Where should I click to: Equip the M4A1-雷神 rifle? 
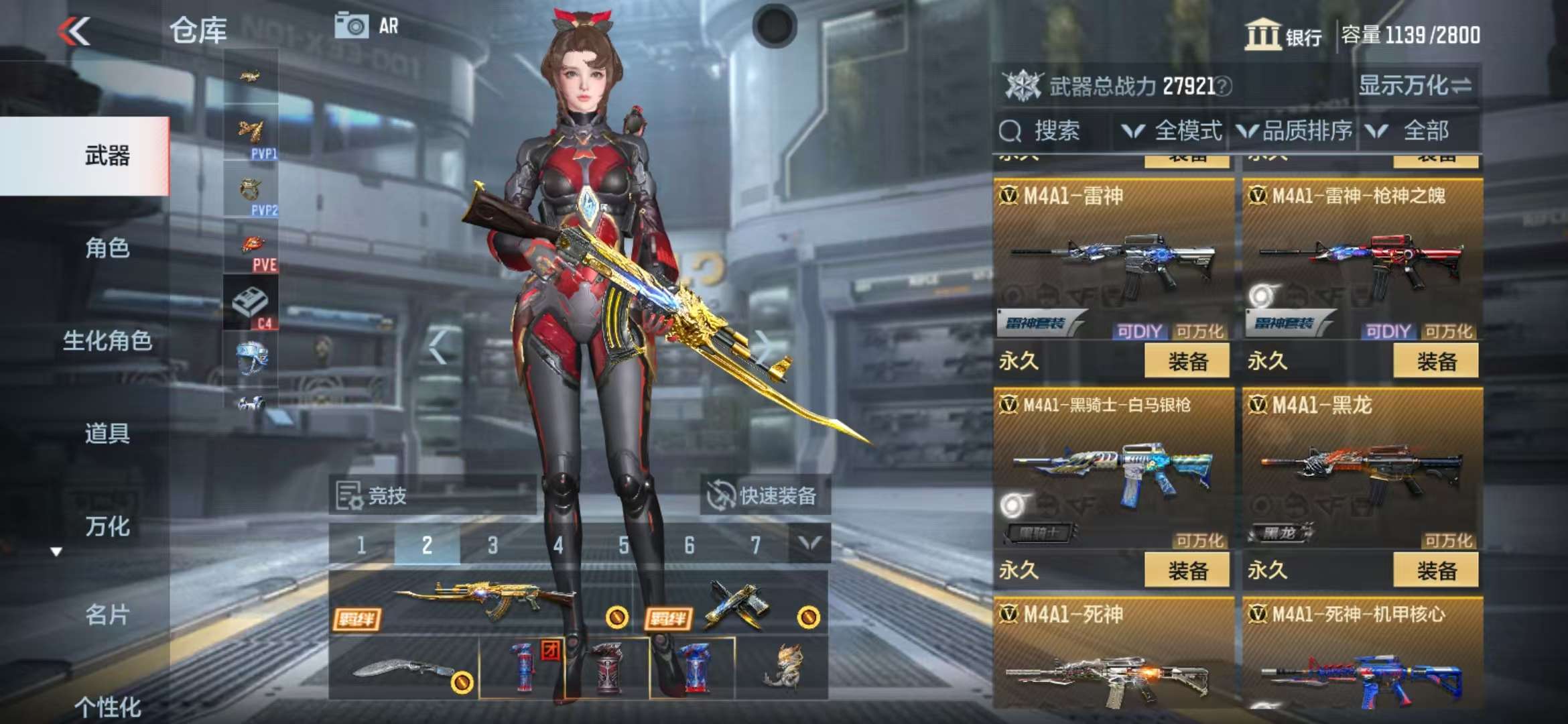[1187, 361]
